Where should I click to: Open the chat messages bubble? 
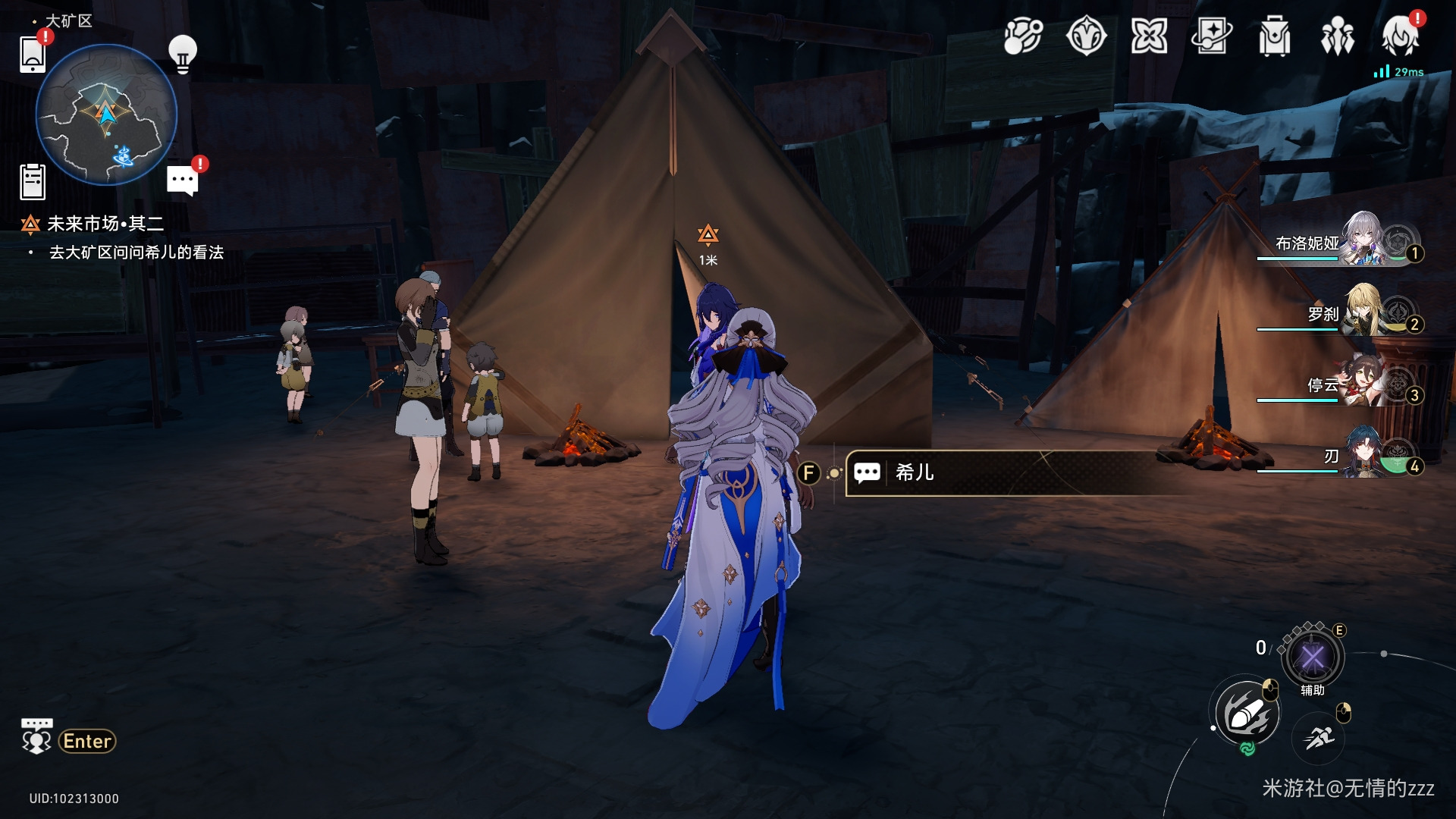click(182, 180)
